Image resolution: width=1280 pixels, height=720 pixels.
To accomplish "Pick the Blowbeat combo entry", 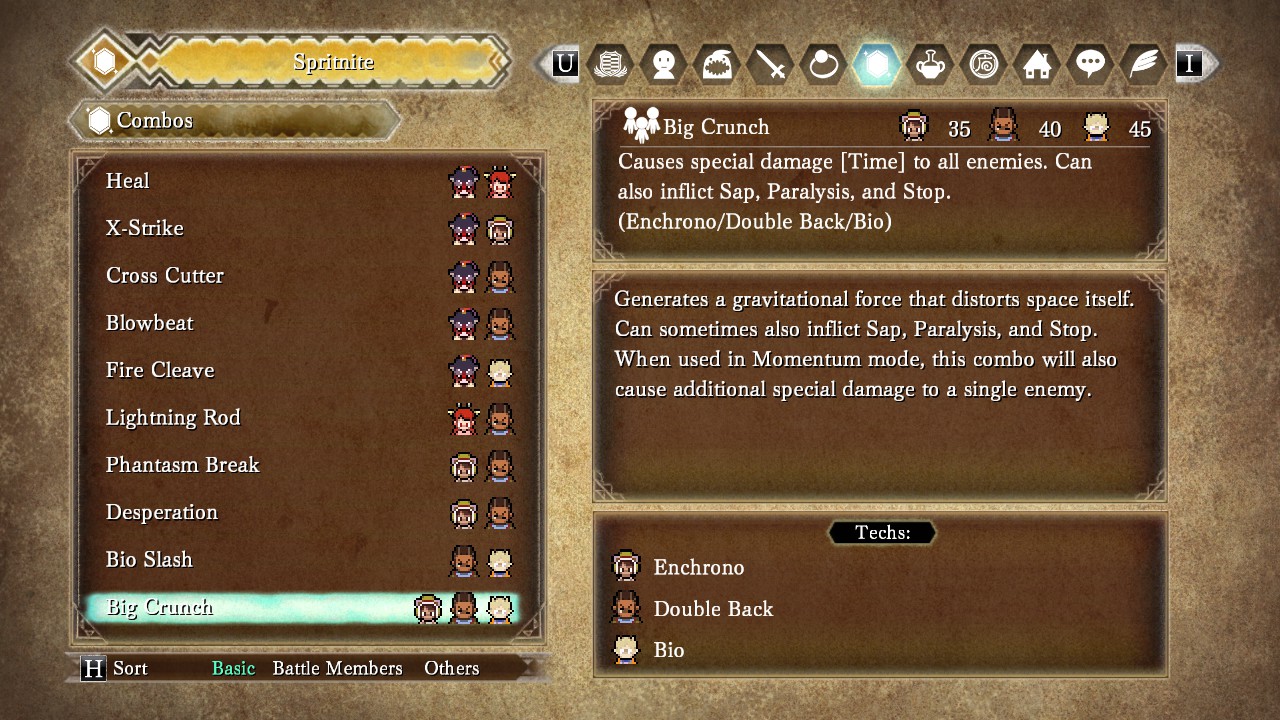I will coord(150,323).
